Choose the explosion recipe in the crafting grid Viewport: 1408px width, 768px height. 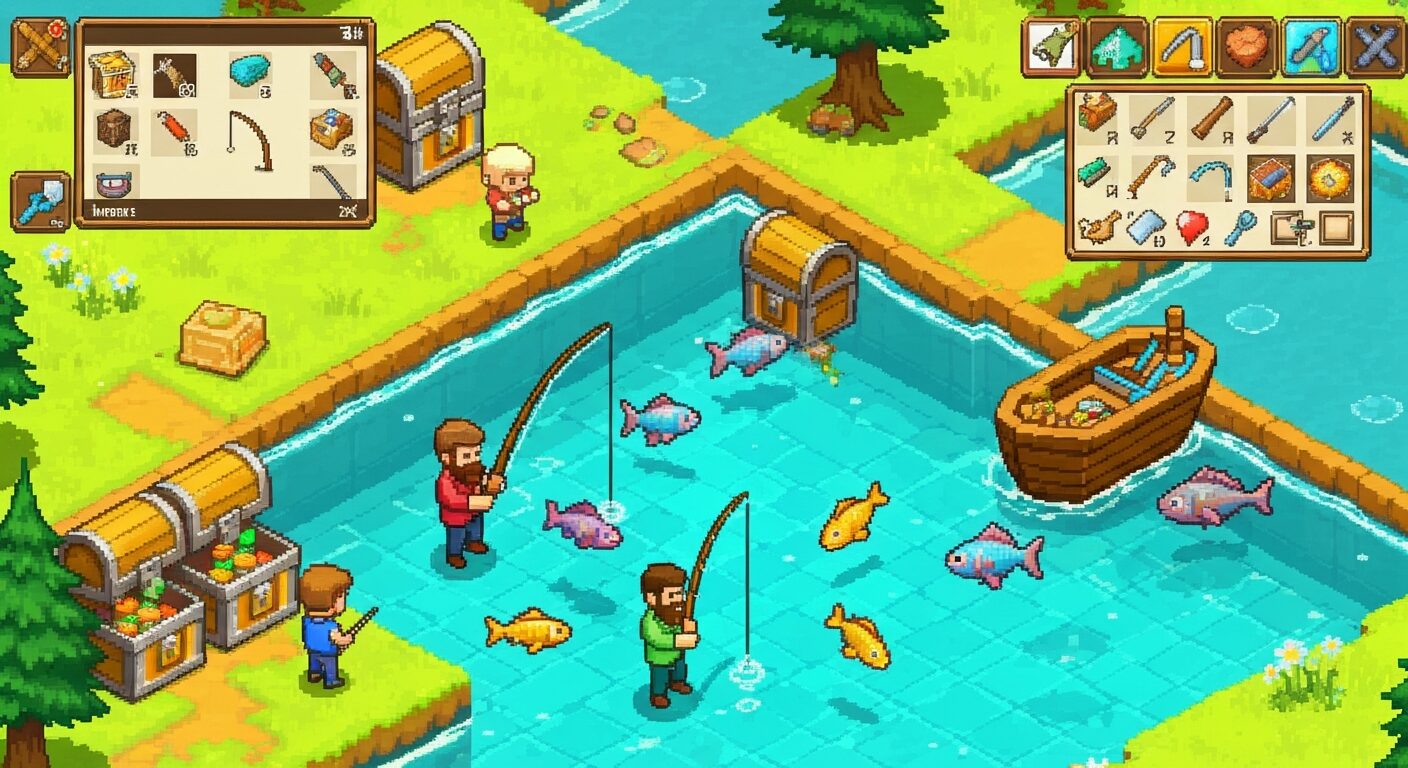click(1331, 180)
